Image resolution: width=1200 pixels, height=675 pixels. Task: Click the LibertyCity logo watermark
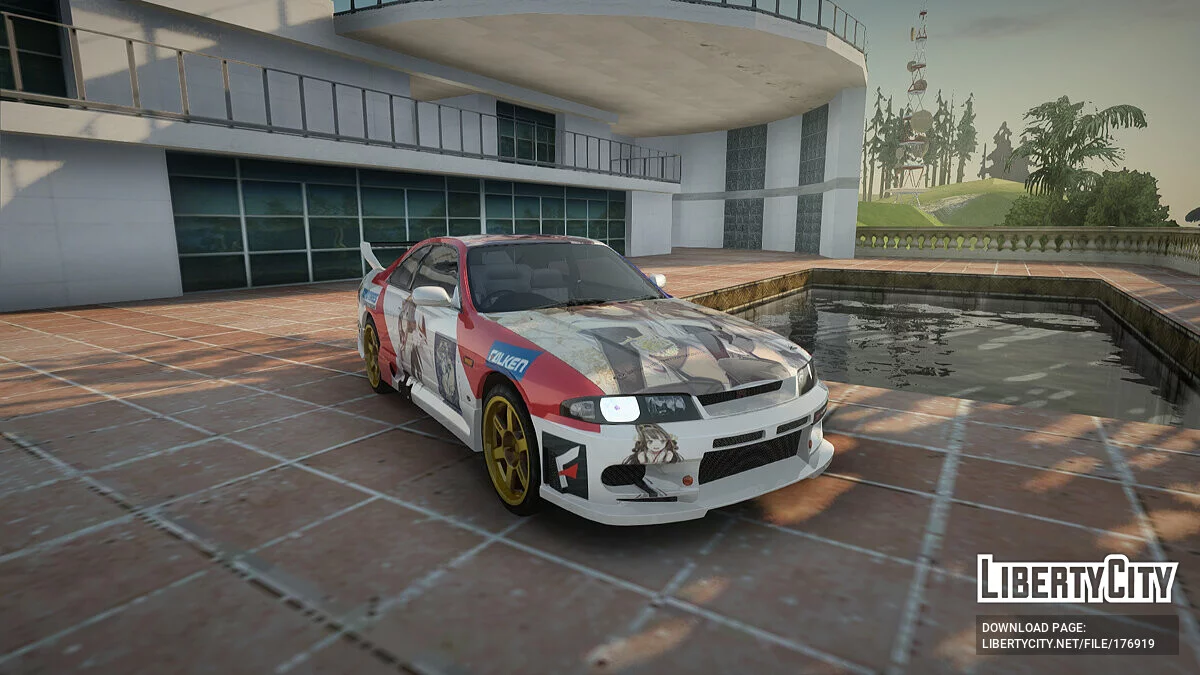click(1077, 580)
